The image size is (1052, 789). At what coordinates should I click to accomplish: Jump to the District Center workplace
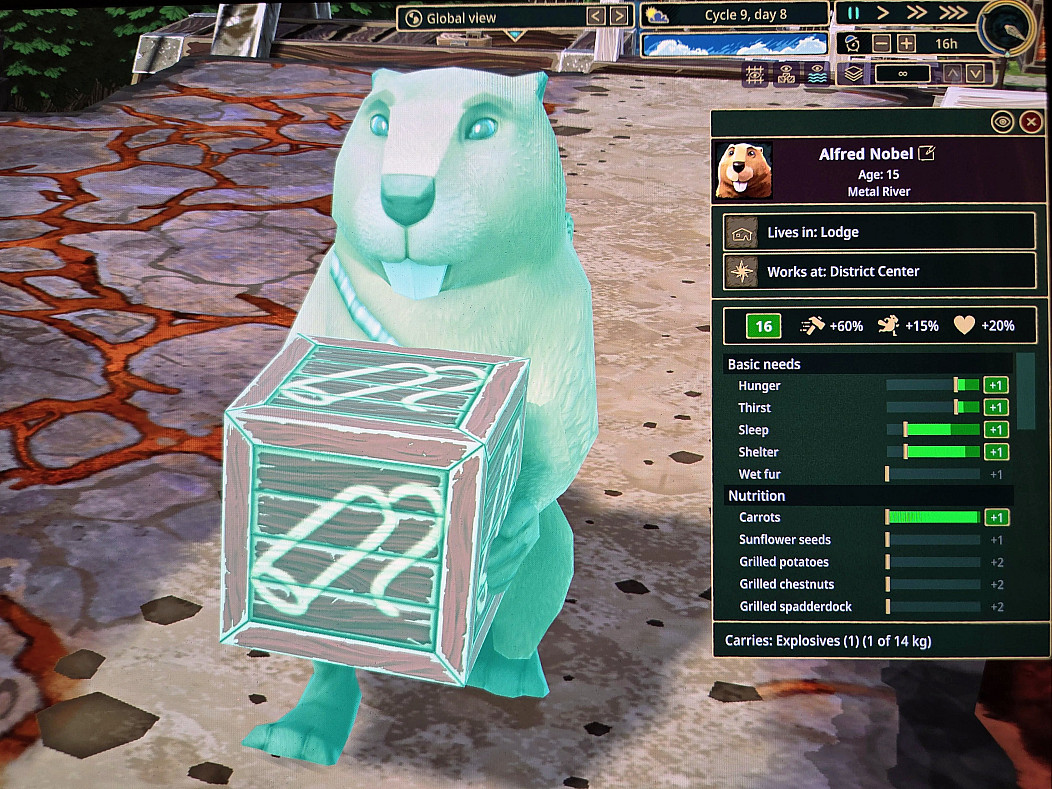point(879,271)
